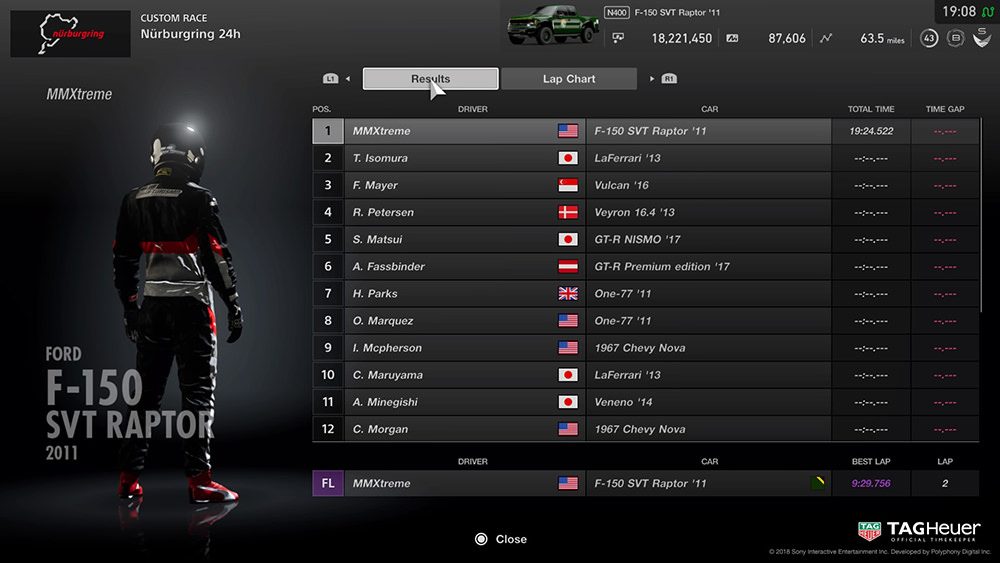
Task: Choose the H. Parks row
Action: tap(645, 293)
